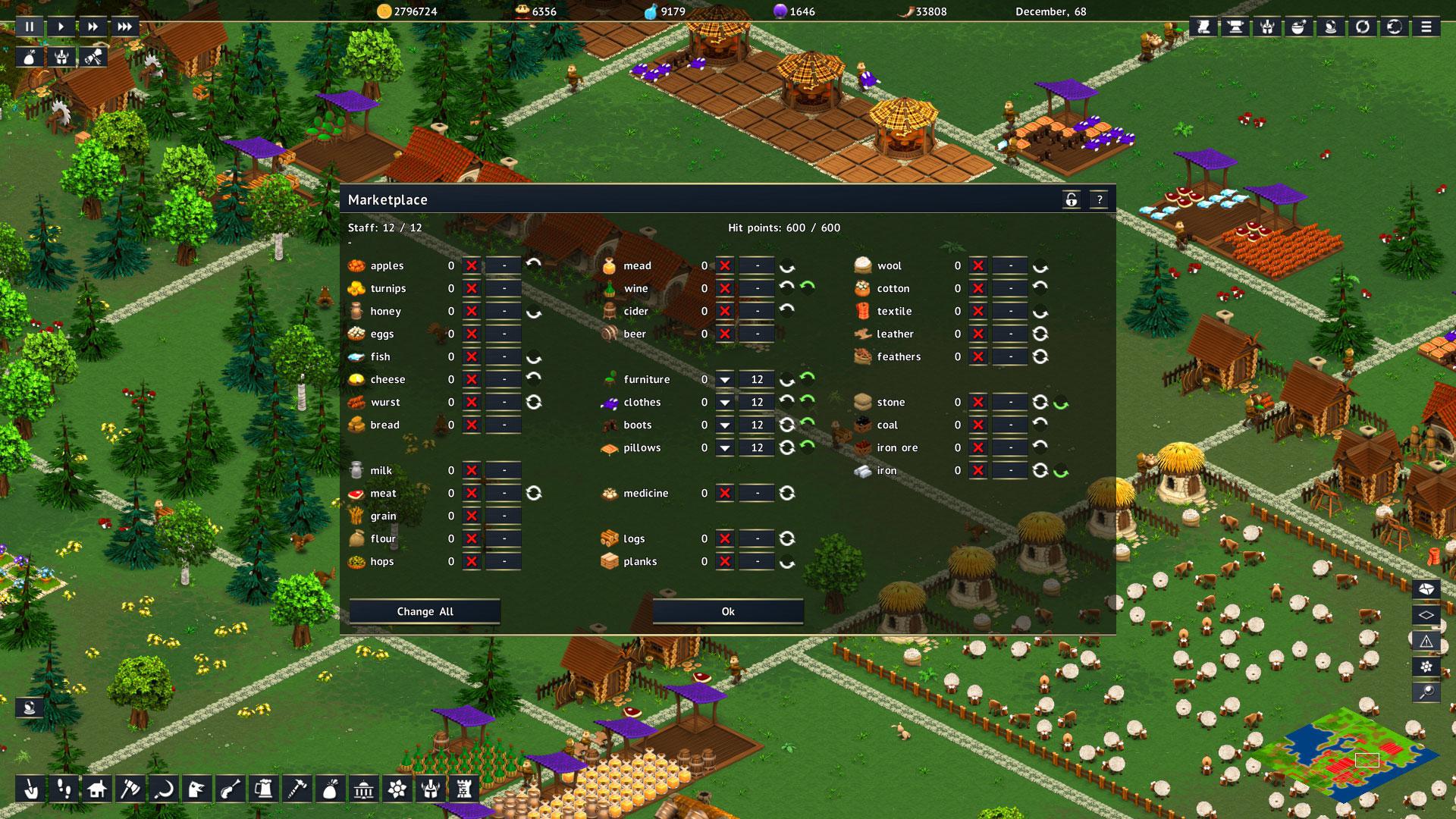Toggle the wool trade setting
1456x819 pixels.
(x=977, y=266)
